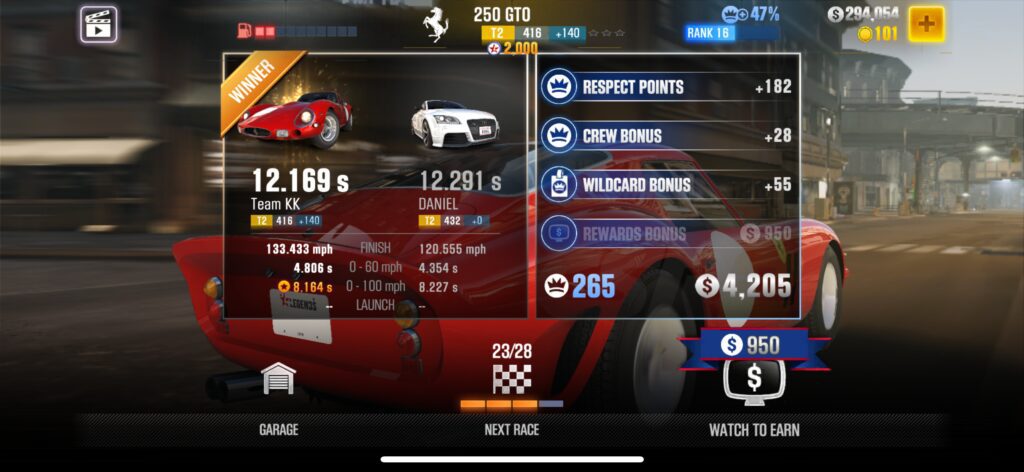Start the Next Race
Viewport: 1024px width, 472px height.
[511, 395]
